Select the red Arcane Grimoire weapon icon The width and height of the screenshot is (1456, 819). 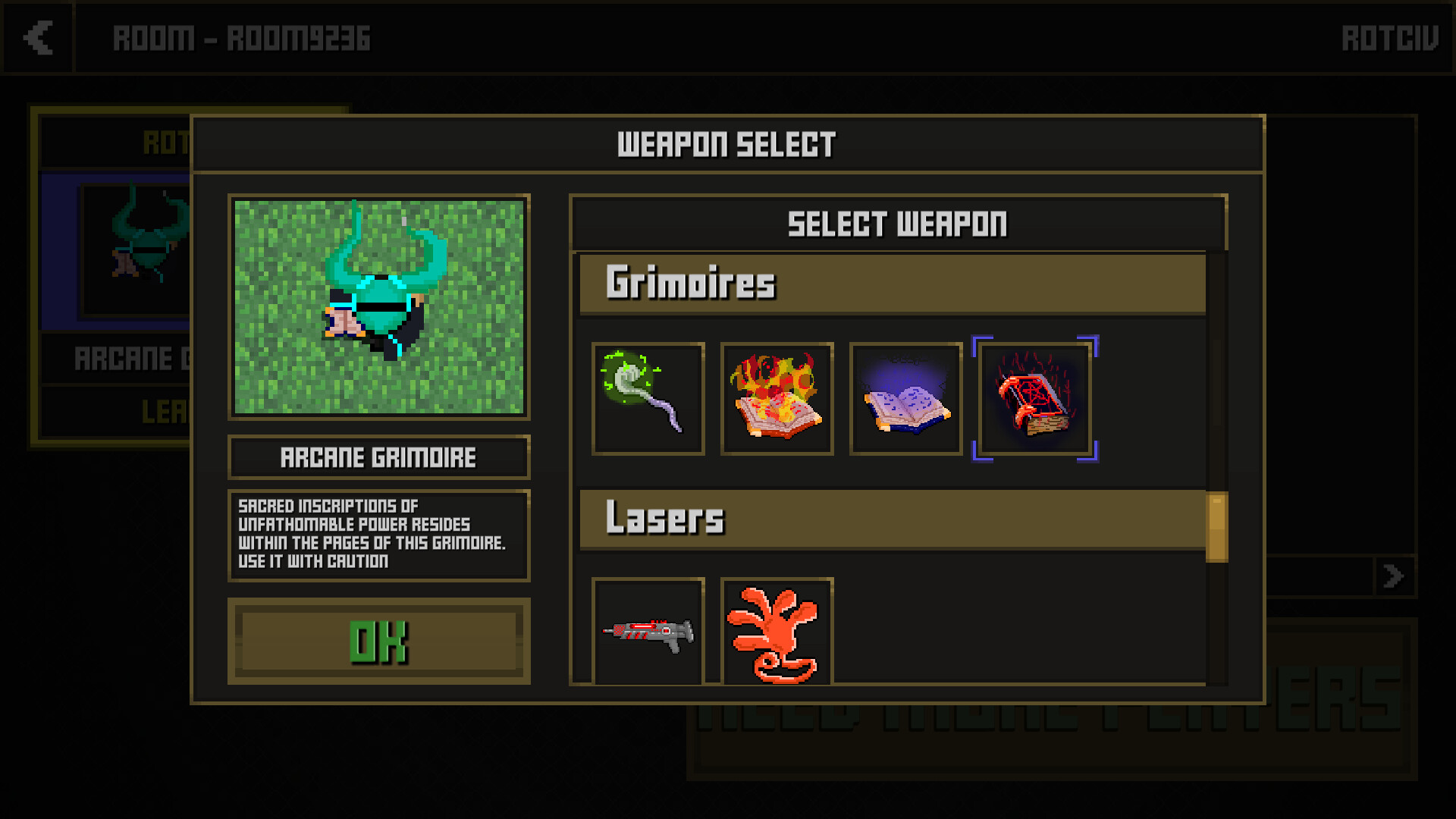click(1036, 398)
